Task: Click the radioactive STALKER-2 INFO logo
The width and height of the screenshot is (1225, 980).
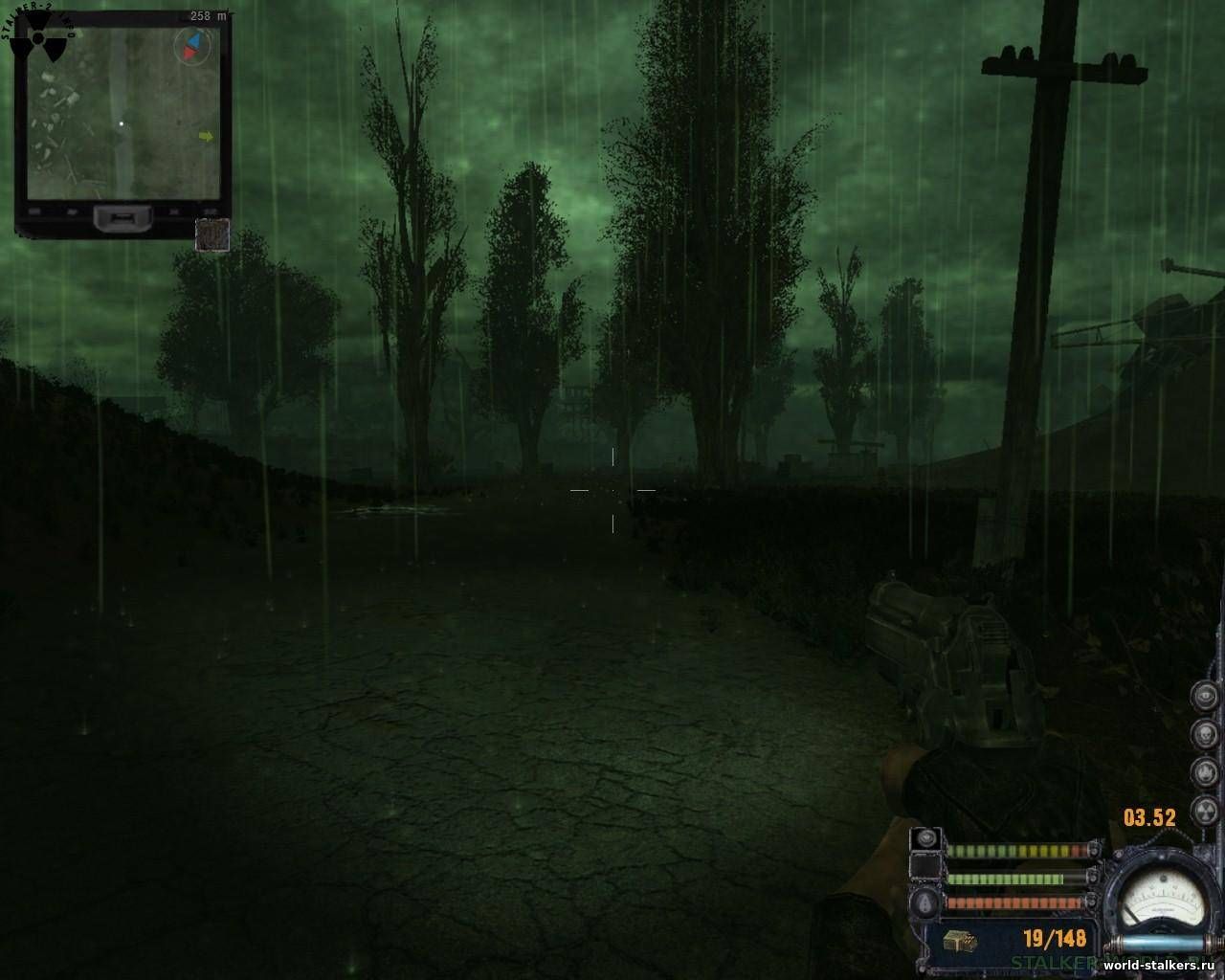Action: click(x=38, y=38)
